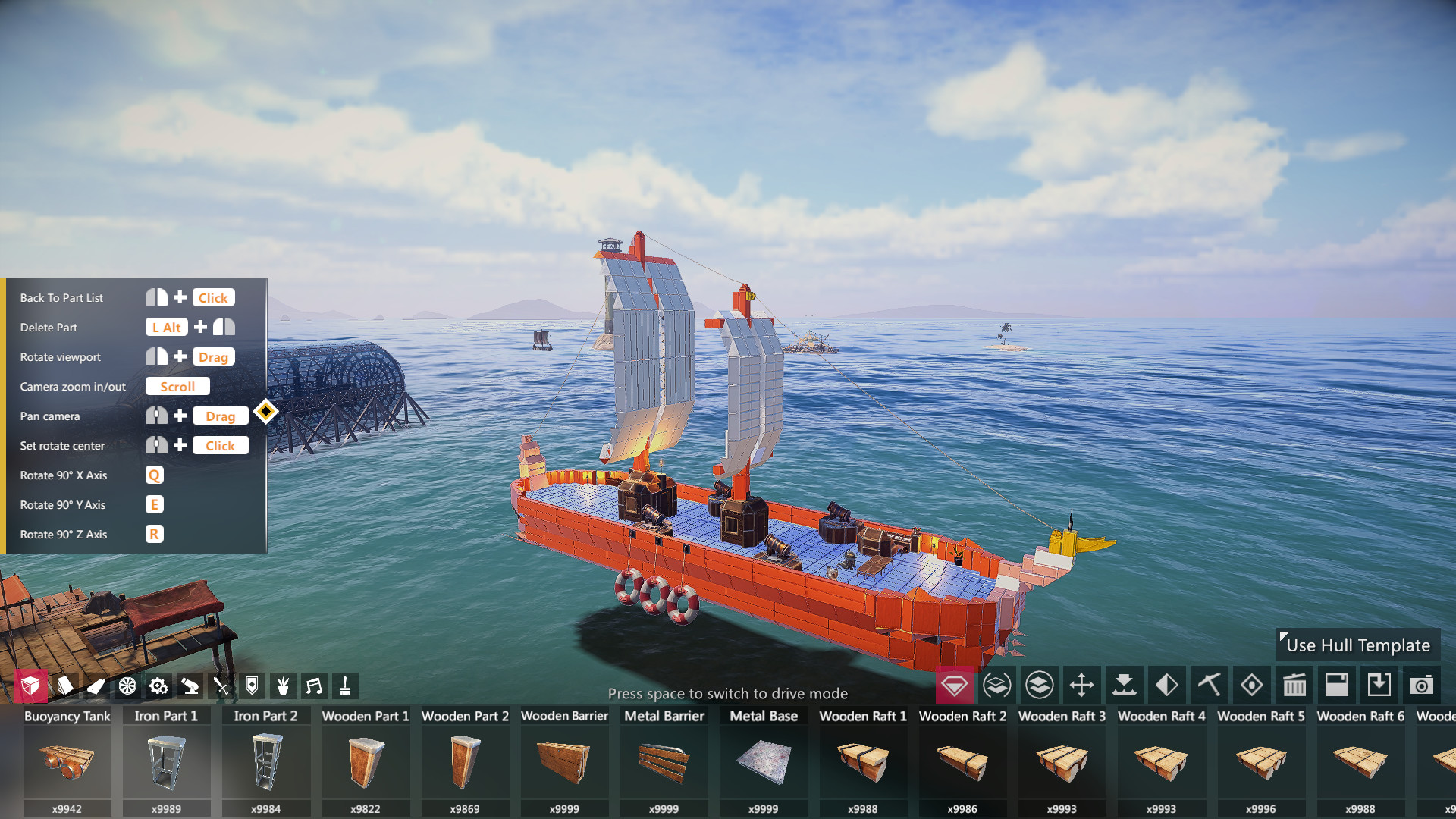Select the shield parts category icon
1456x819 pixels.
[253, 686]
